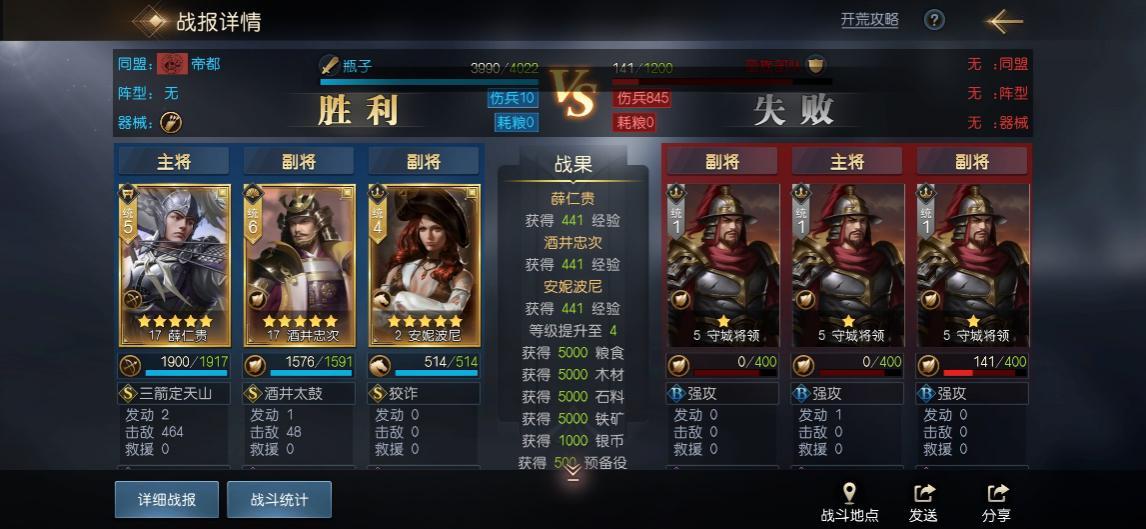The width and height of the screenshot is (1146, 529).
Task: Select the 酒井忠次 general card
Action: [x=299, y=264]
